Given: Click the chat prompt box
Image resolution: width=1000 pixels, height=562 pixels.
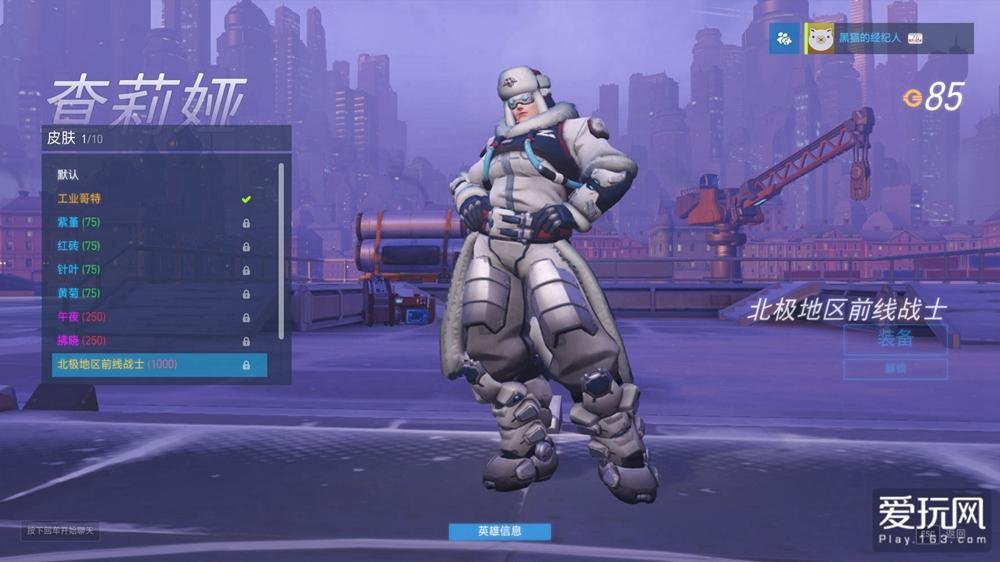Looking at the screenshot, I should [62, 530].
